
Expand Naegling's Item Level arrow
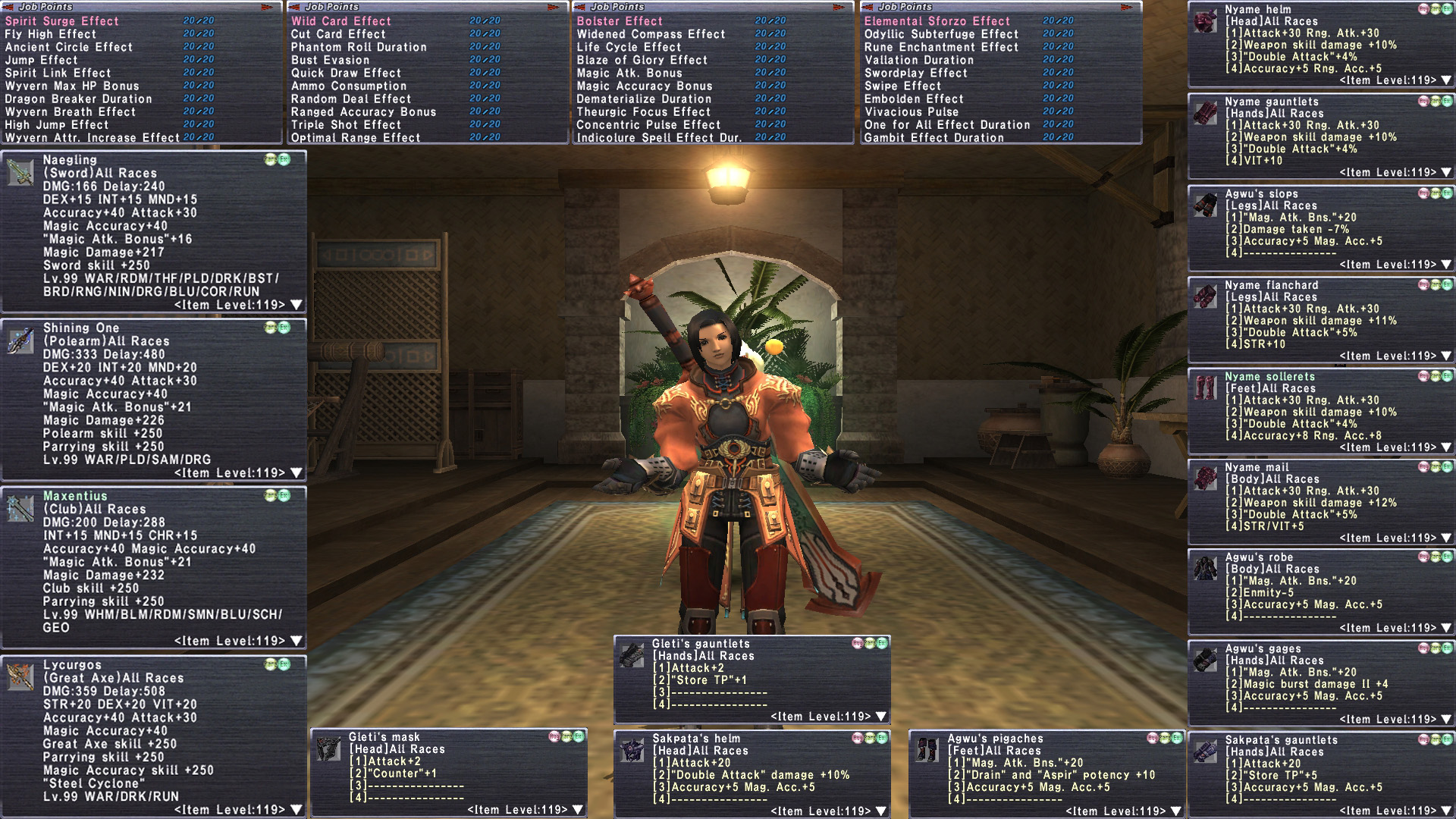(297, 305)
